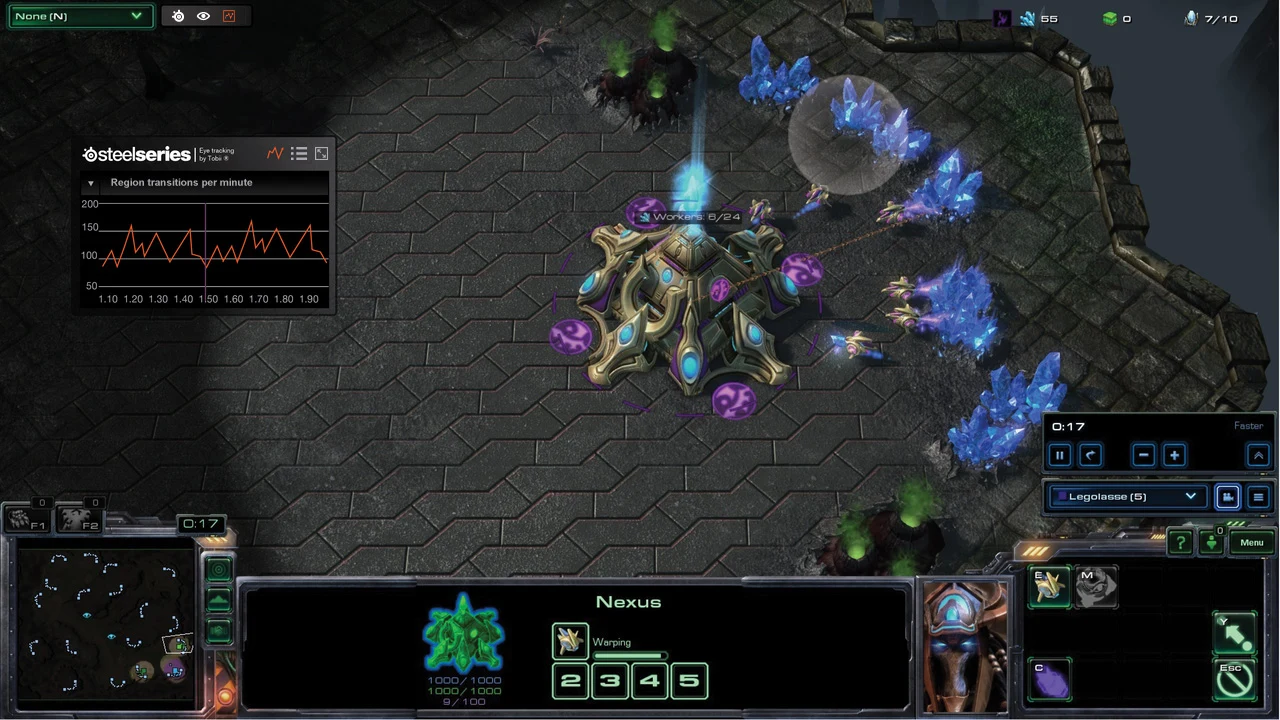1280x720 pixels.
Task: Open the help question mark button
Action: pyautogui.click(x=1181, y=542)
